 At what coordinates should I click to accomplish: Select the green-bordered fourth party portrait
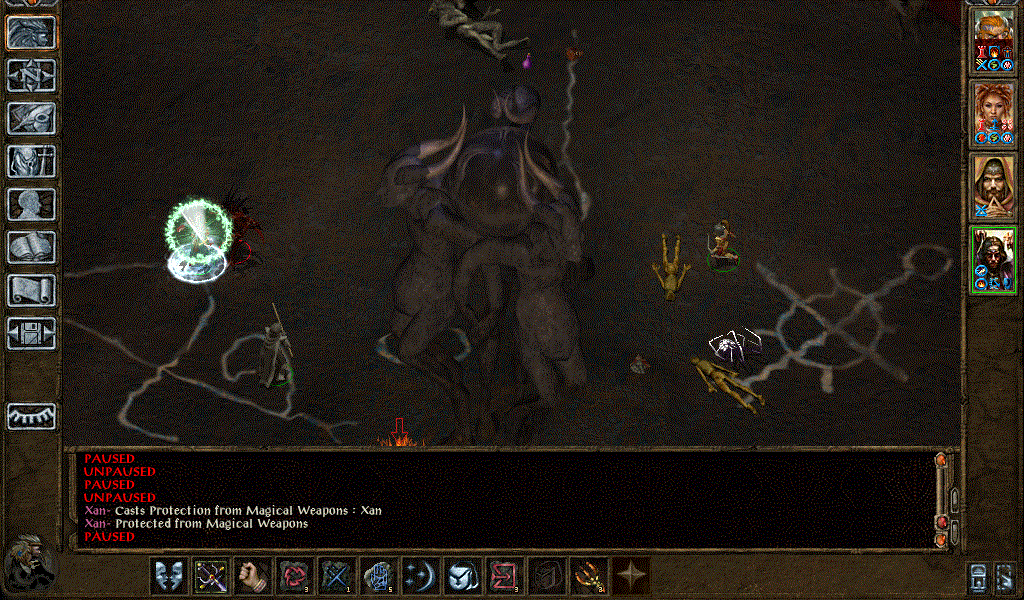993,261
